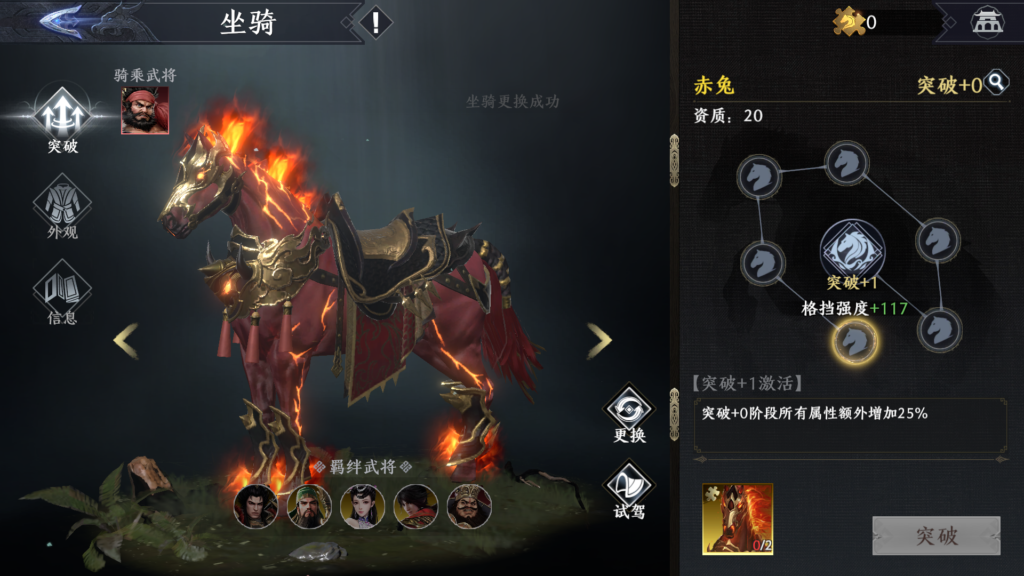Screen dimensions: 1024x576
Task: Click the grey 突破 breakthrough button
Action: (936, 536)
